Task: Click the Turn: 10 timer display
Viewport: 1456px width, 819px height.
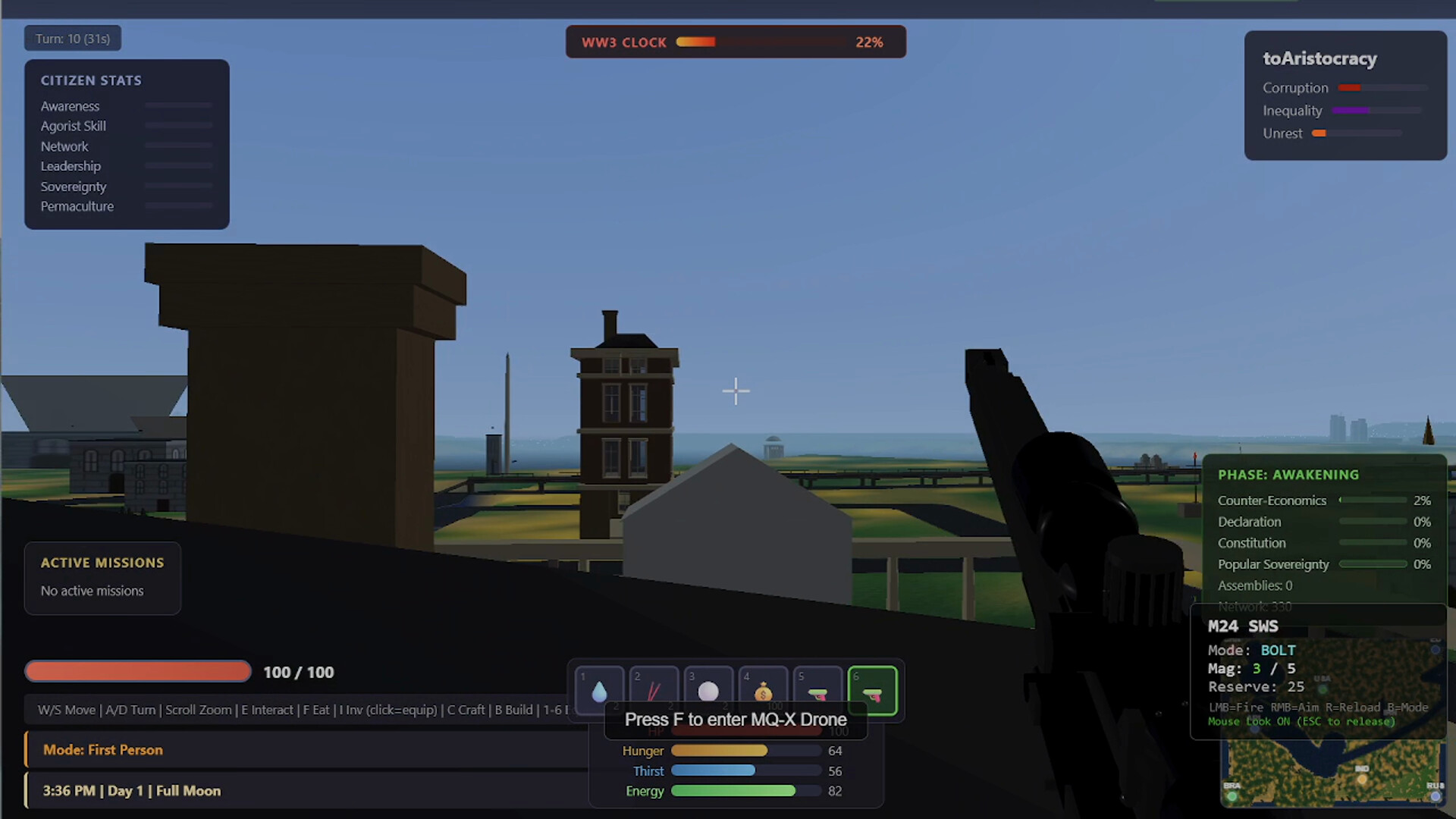Action: tap(72, 37)
